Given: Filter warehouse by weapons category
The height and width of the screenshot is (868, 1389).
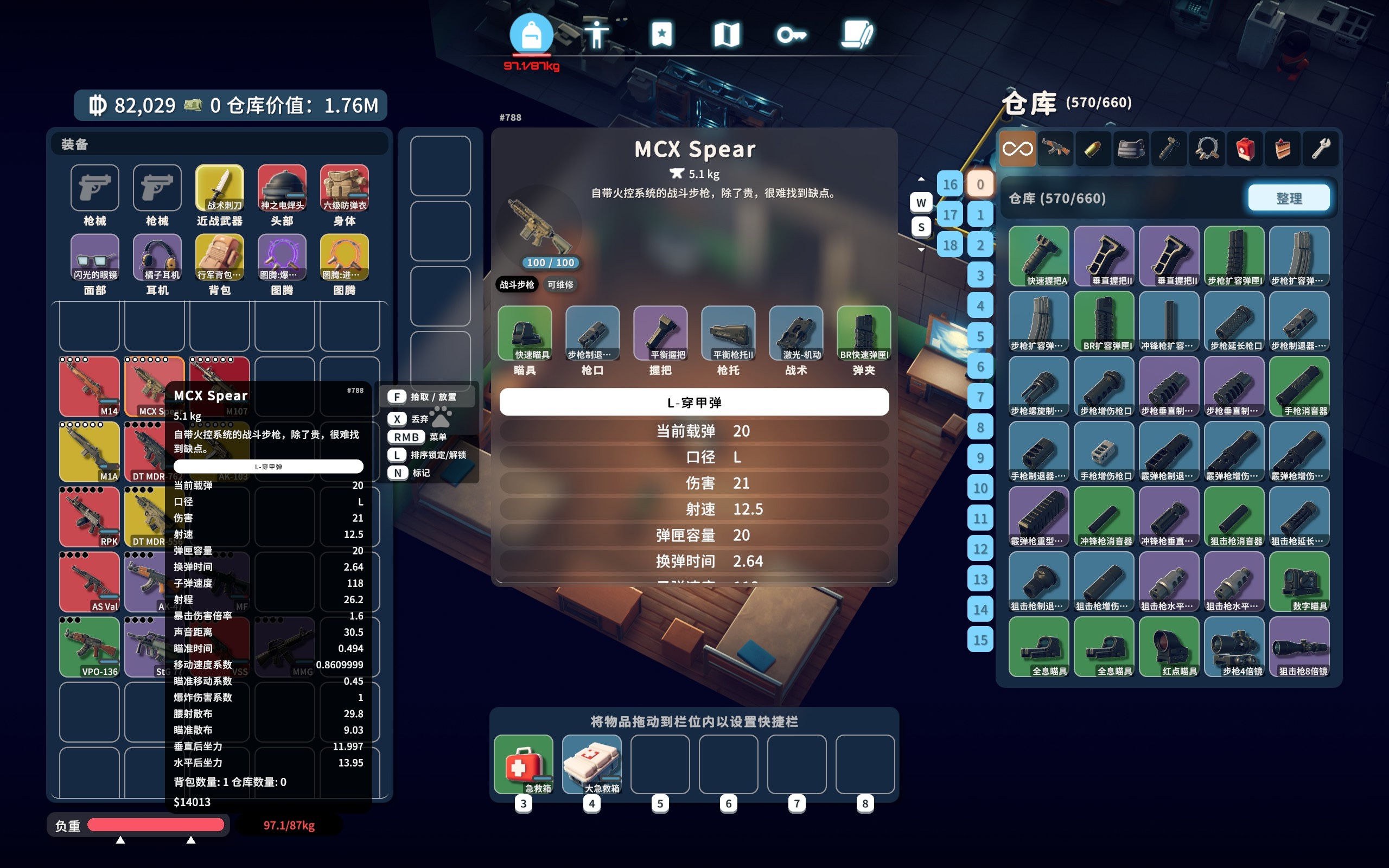Looking at the screenshot, I should tap(1055, 149).
